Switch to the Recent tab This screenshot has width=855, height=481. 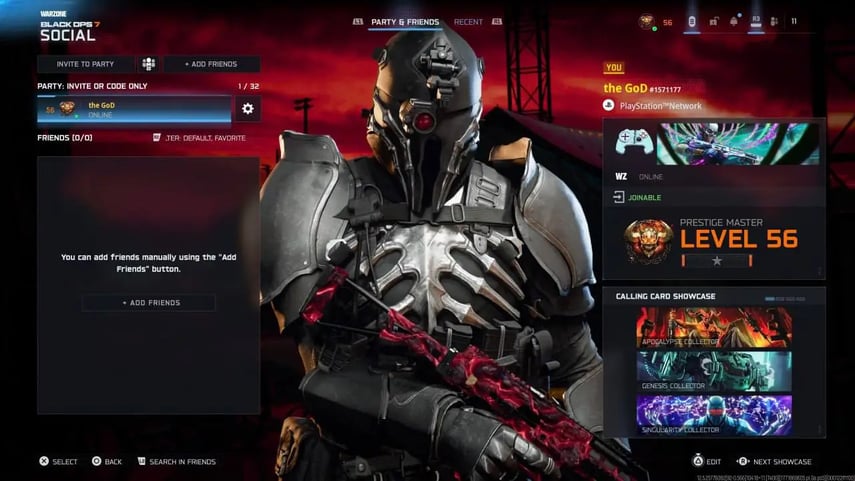[x=468, y=22]
